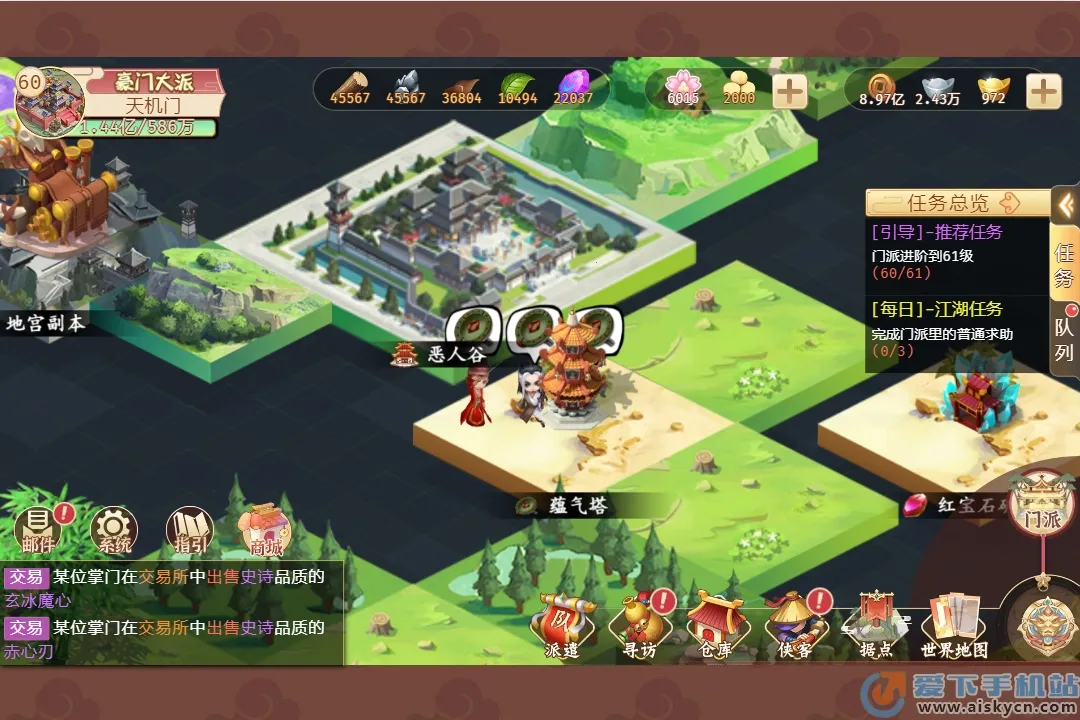
Task: Open the 据点 stronghold menu
Action: pyautogui.click(x=876, y=625)
